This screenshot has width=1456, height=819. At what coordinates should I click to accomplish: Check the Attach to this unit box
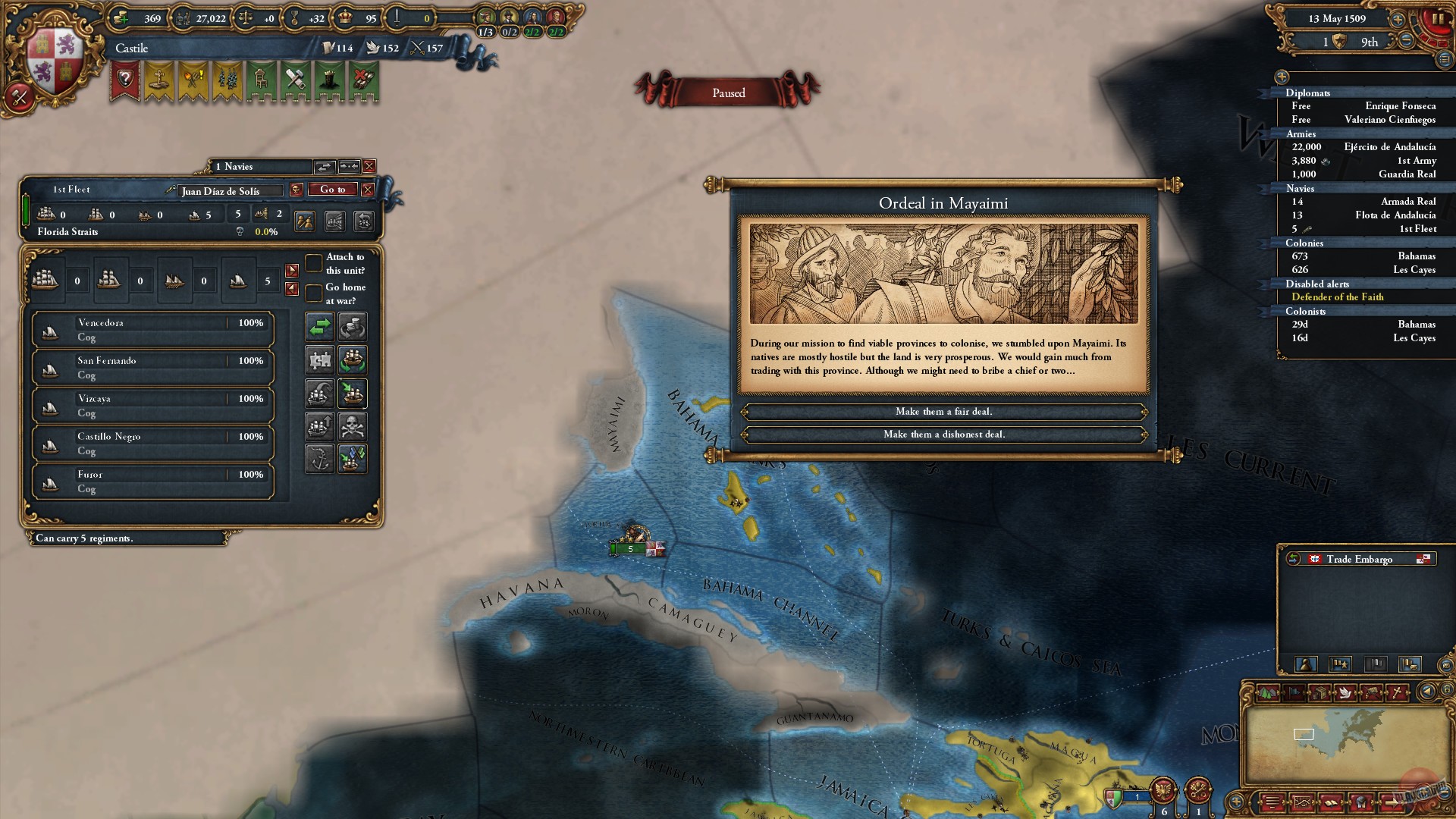tap(315, 262)
